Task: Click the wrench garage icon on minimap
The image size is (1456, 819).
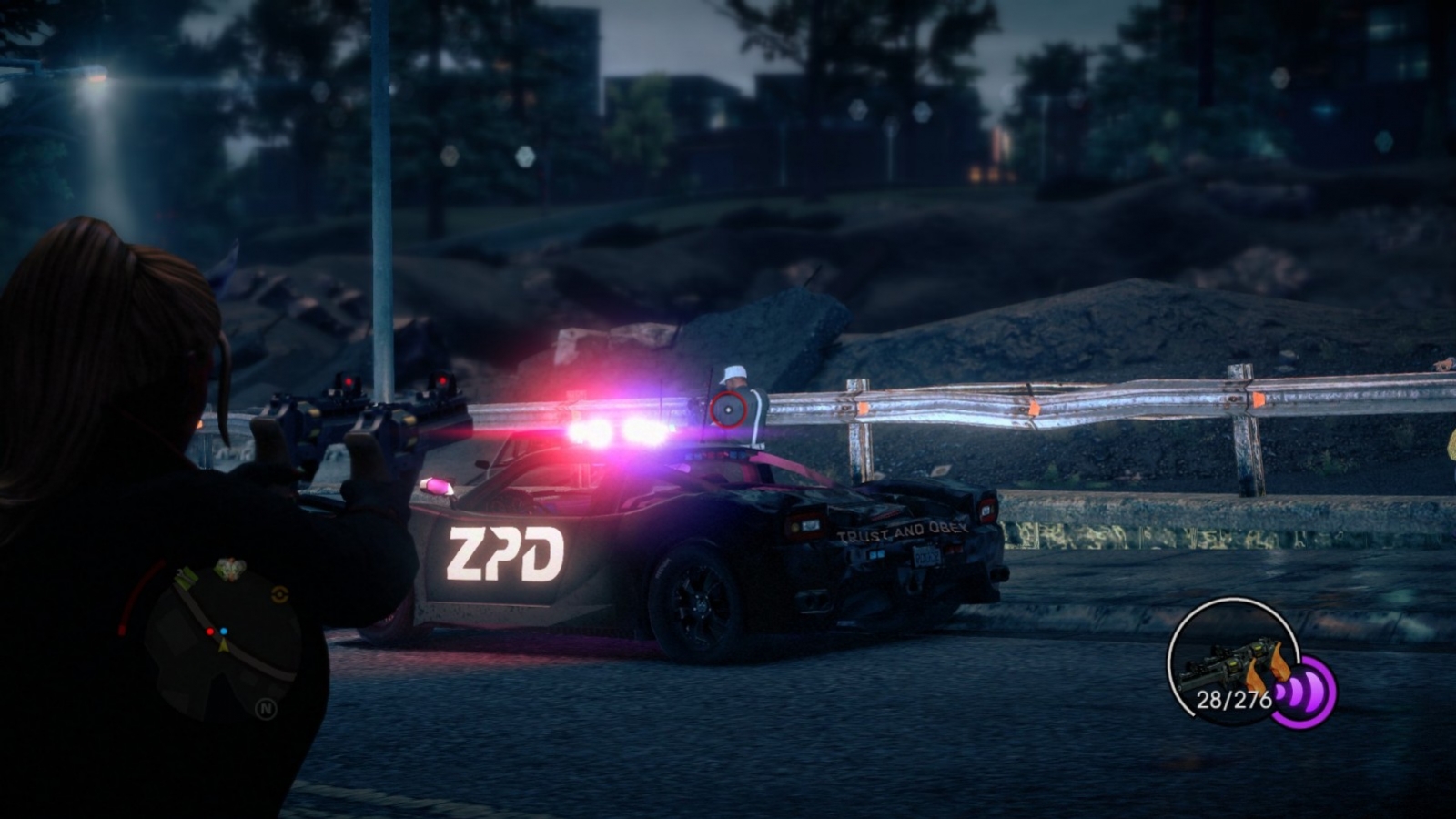Action: 179,574
